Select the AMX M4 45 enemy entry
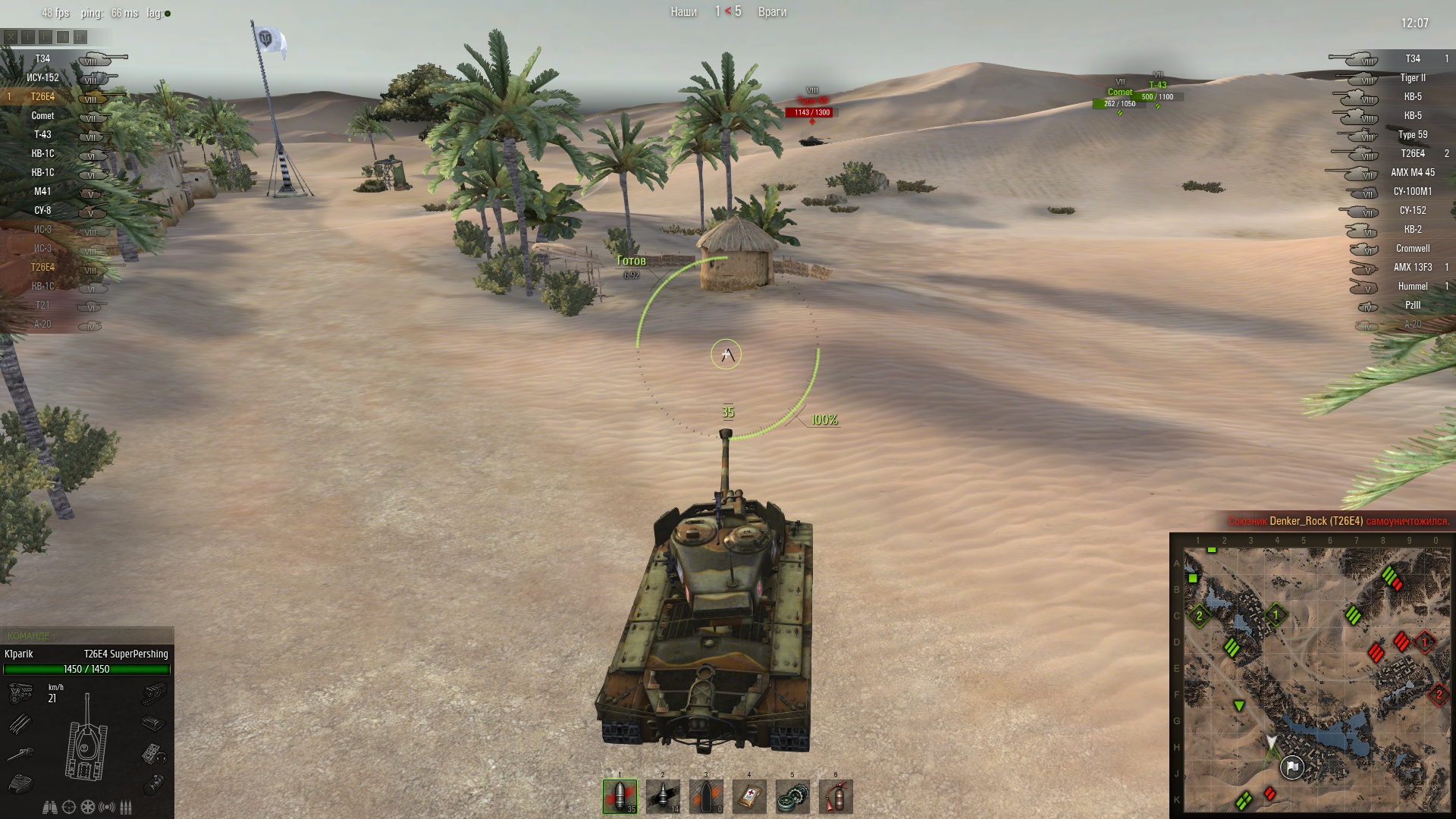 tap(1412, 172)
